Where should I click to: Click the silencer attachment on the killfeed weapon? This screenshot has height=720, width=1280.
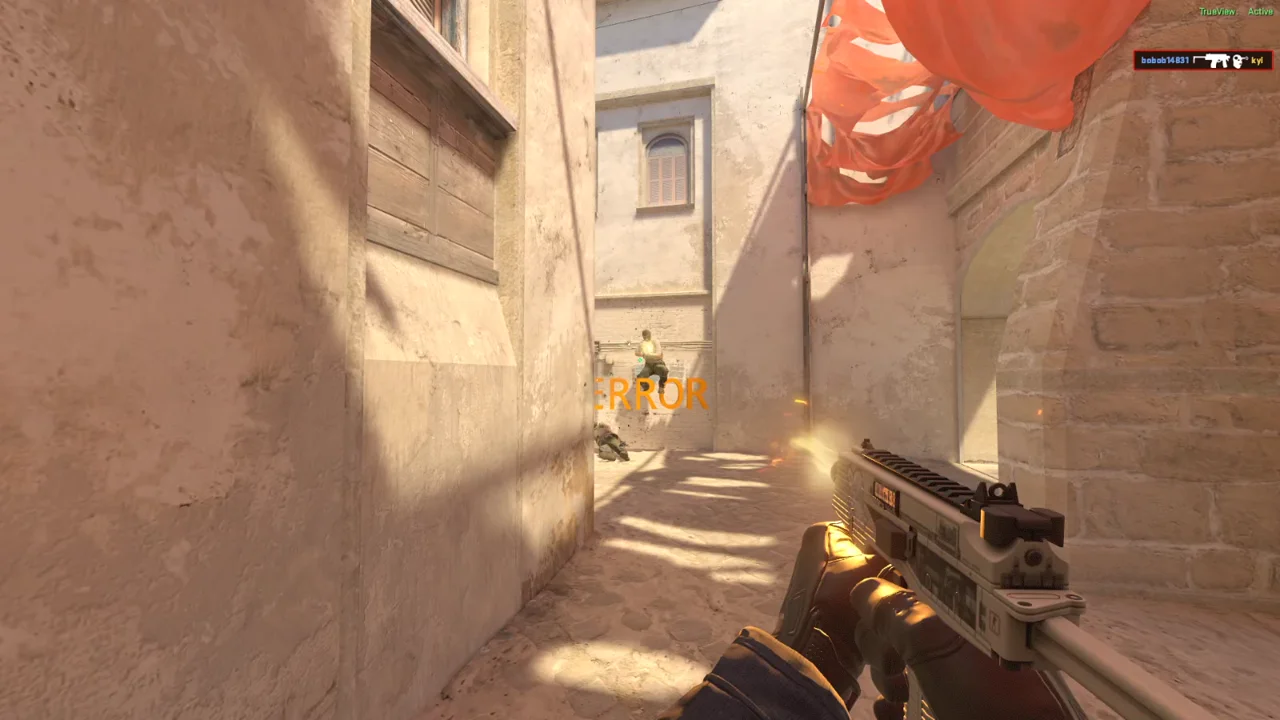pyautogui.click(x=1198, y=58)
